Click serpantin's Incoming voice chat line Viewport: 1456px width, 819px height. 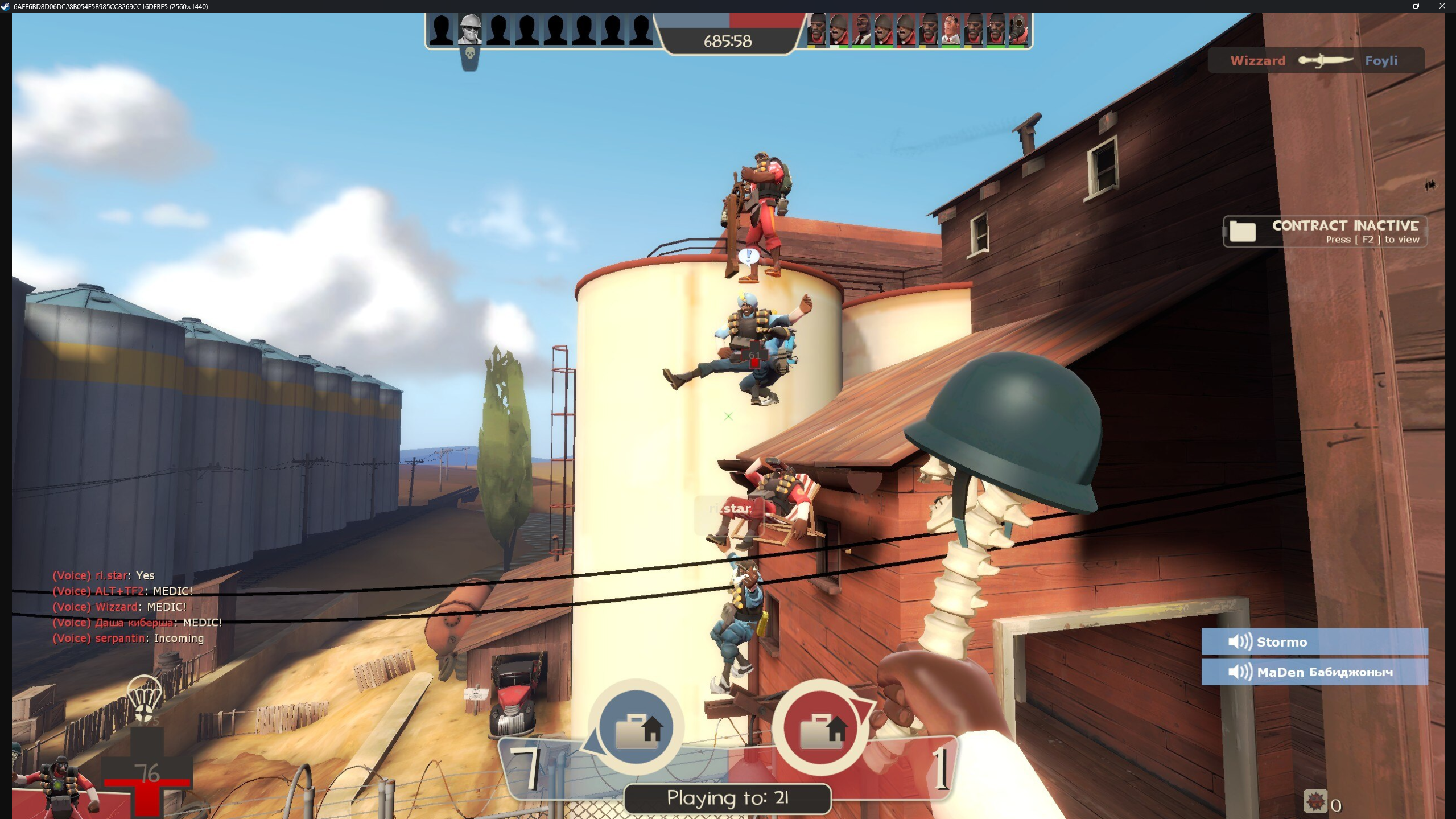pos(128,638)
